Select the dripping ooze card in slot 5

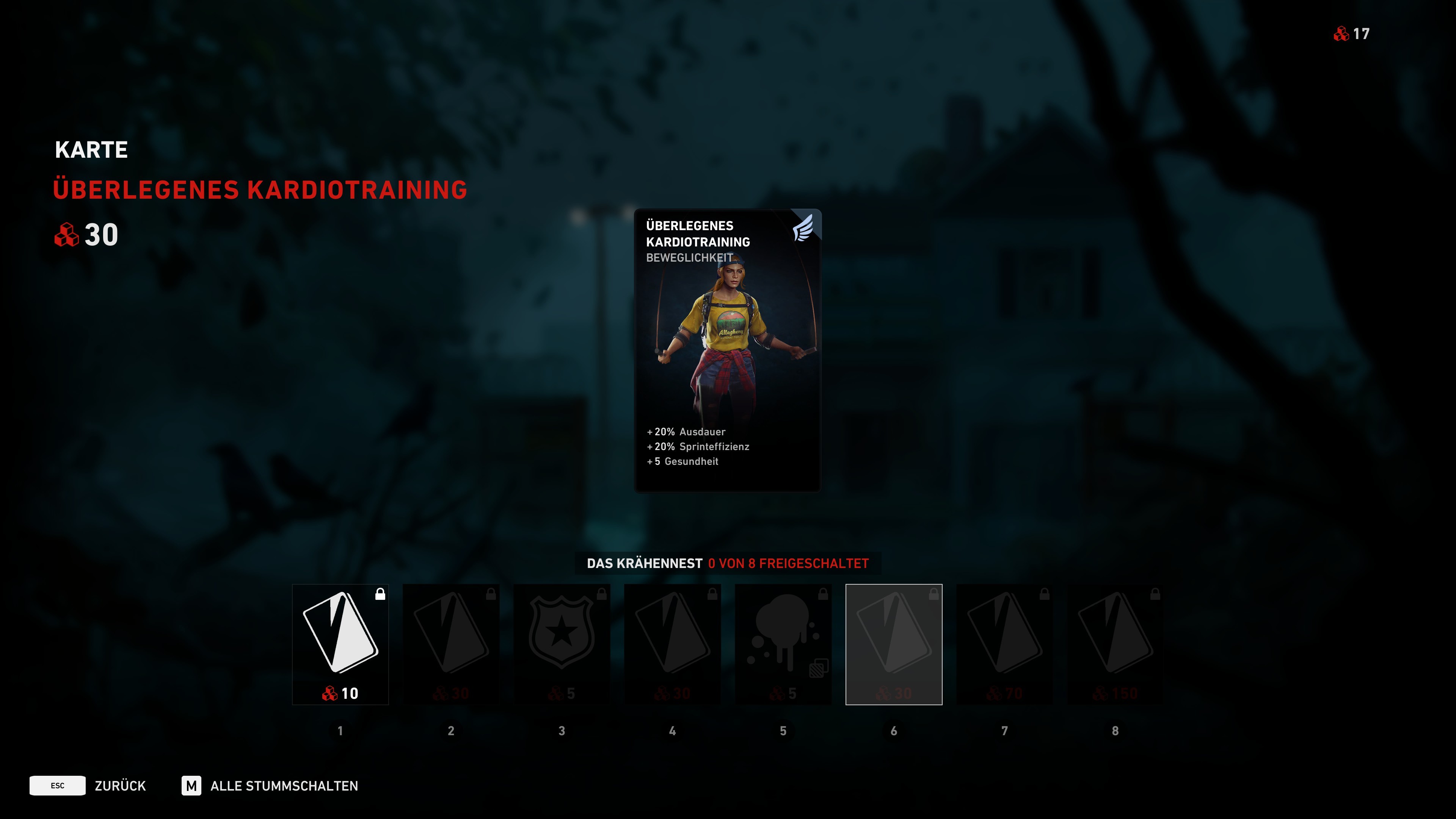coord(783,639)
